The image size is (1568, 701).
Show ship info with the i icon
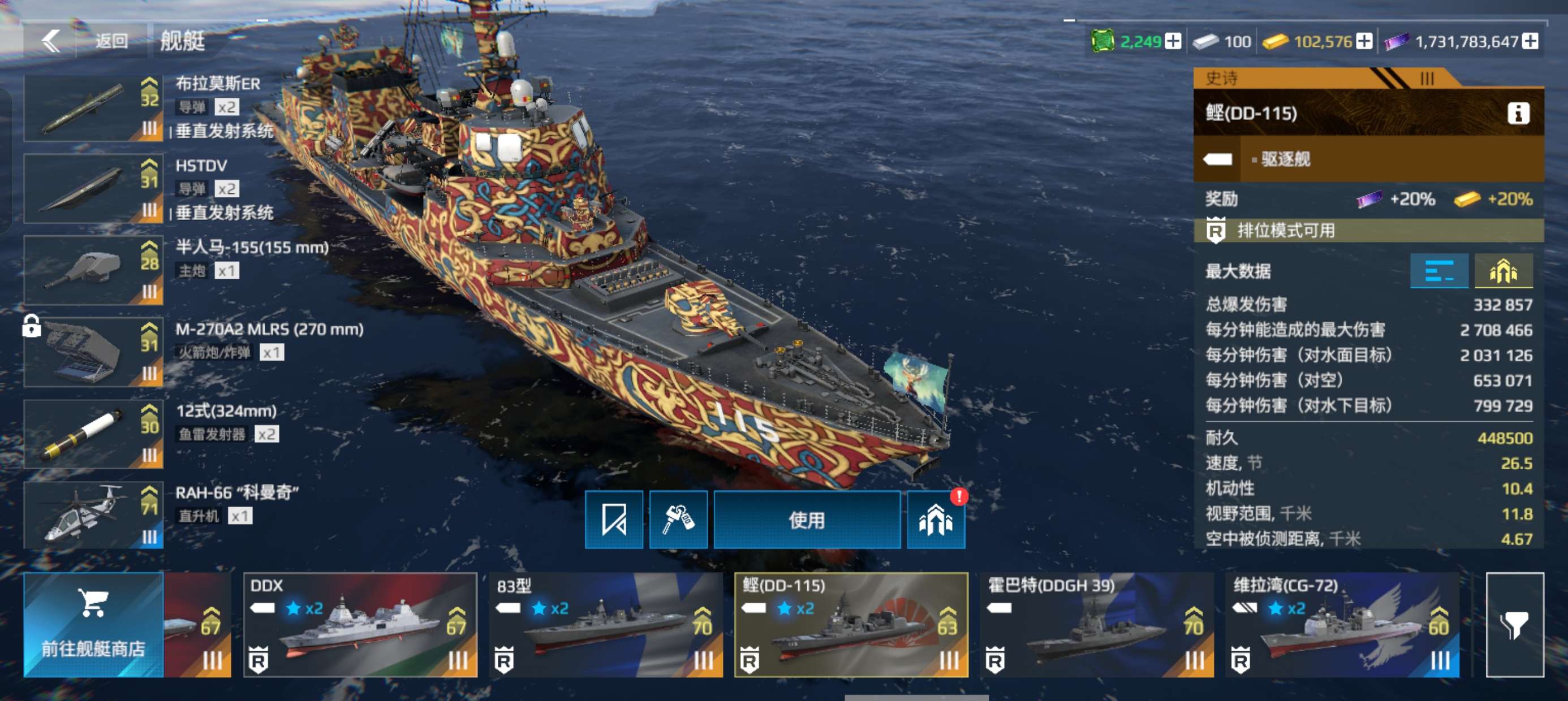(x=1518, y=113)
